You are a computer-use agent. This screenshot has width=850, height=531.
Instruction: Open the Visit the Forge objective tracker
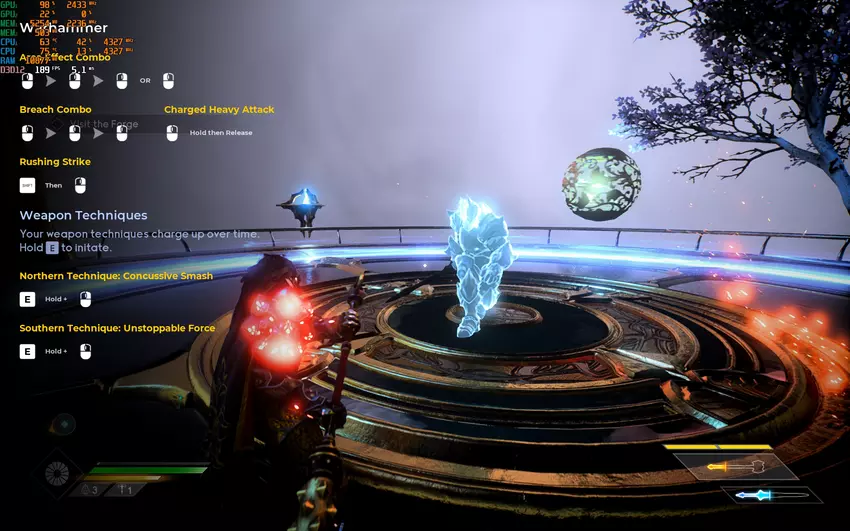(x=104, y=124)
